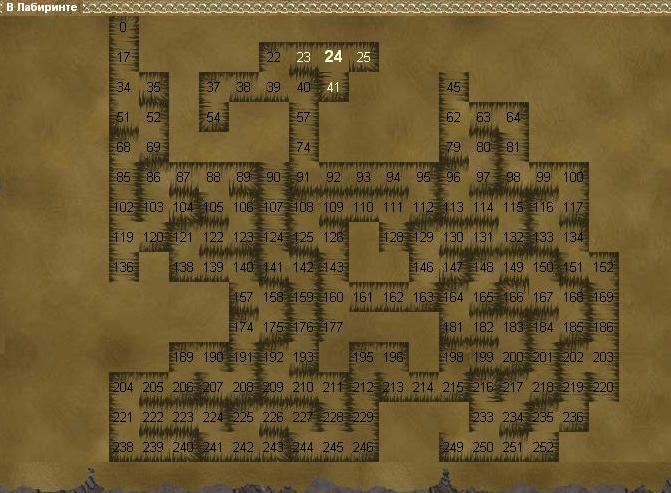Select room 0 at the maze start

click(123, 27)
